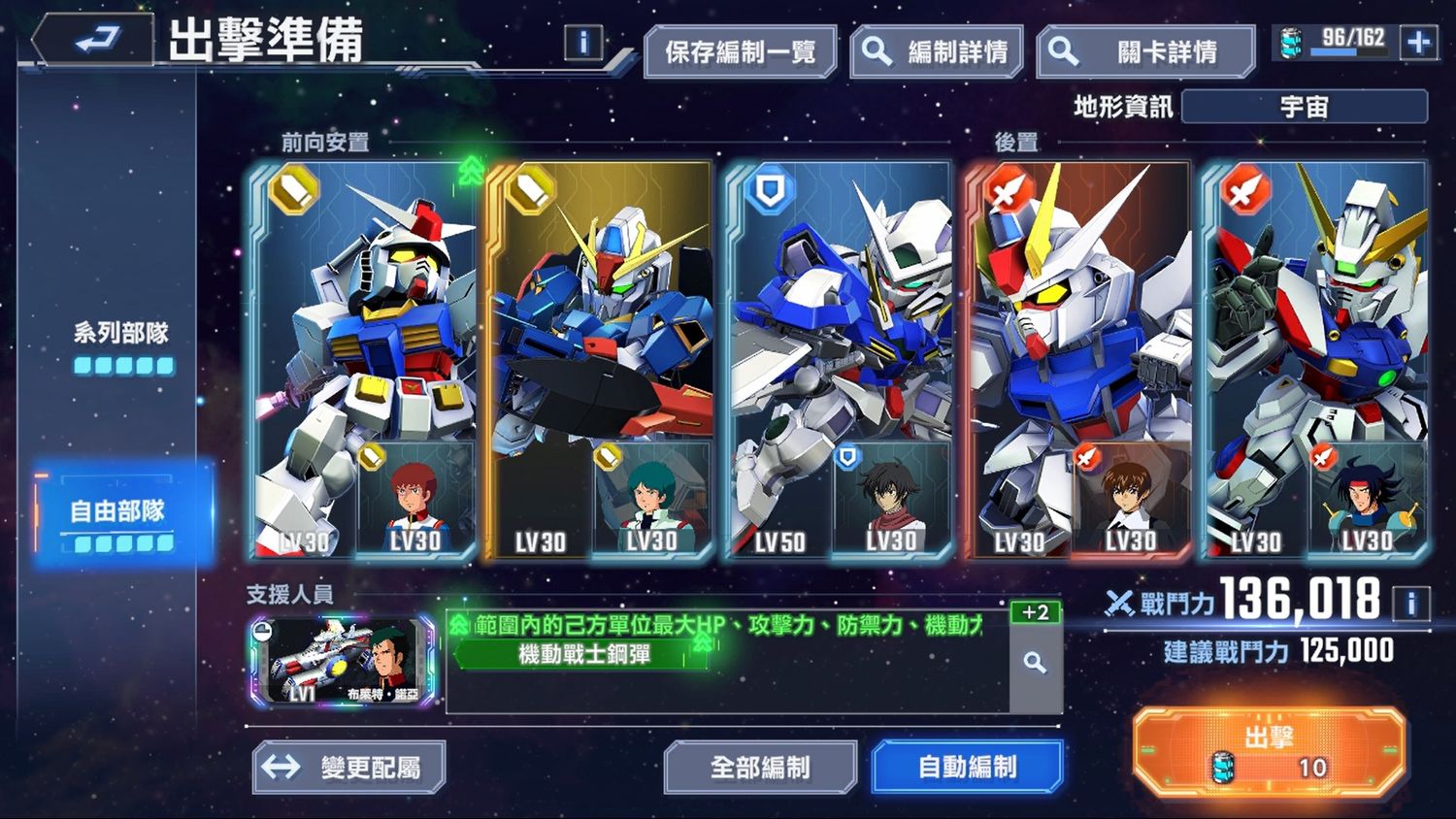This screenshot has height=819, width=1456.
Task: Click 變更配屬 to change assignments
Action: 351,767
